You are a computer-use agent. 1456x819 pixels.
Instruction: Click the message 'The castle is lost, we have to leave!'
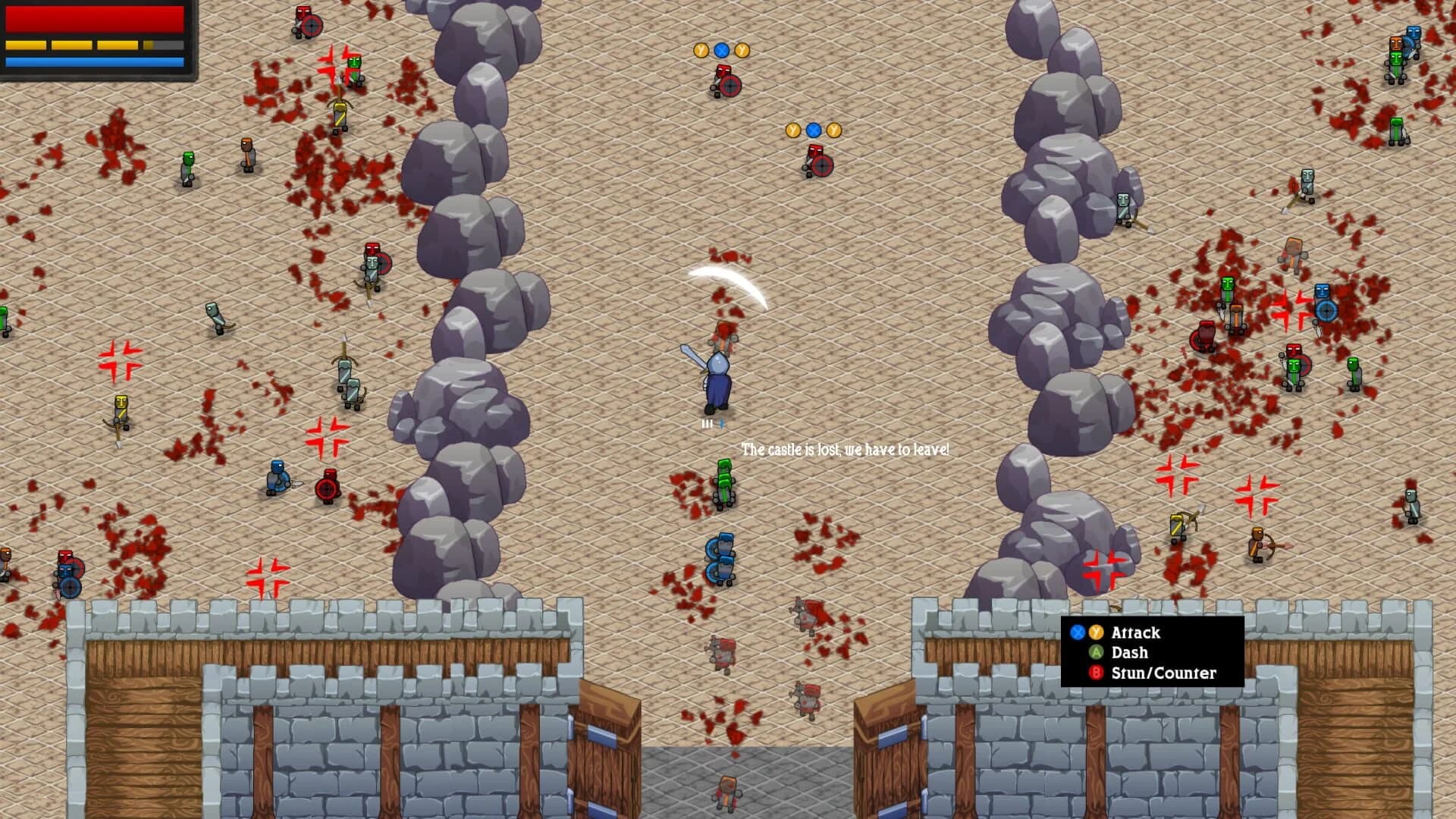(844, 448)
